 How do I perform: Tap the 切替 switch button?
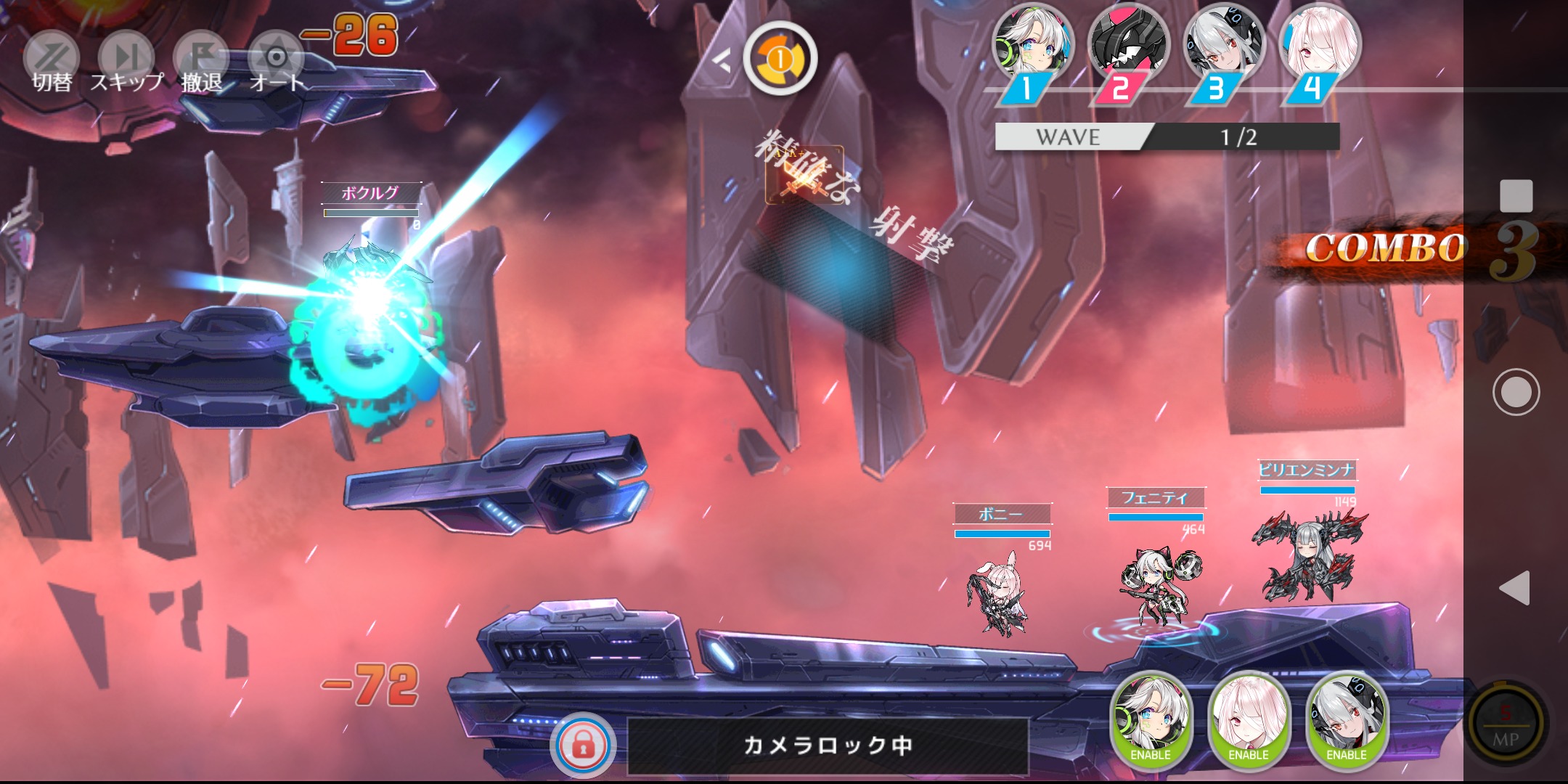click(52, 62)
